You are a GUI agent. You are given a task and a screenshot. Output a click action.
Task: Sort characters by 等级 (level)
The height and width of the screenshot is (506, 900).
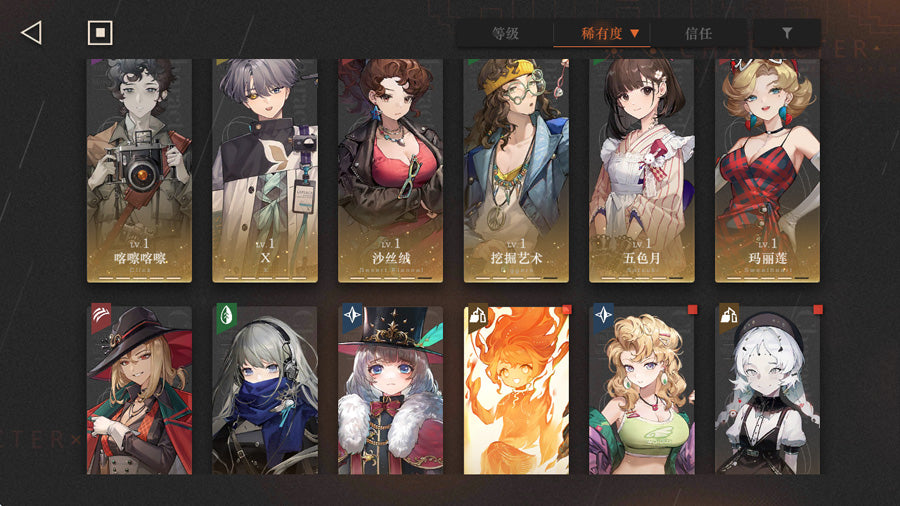pos(505,33)
